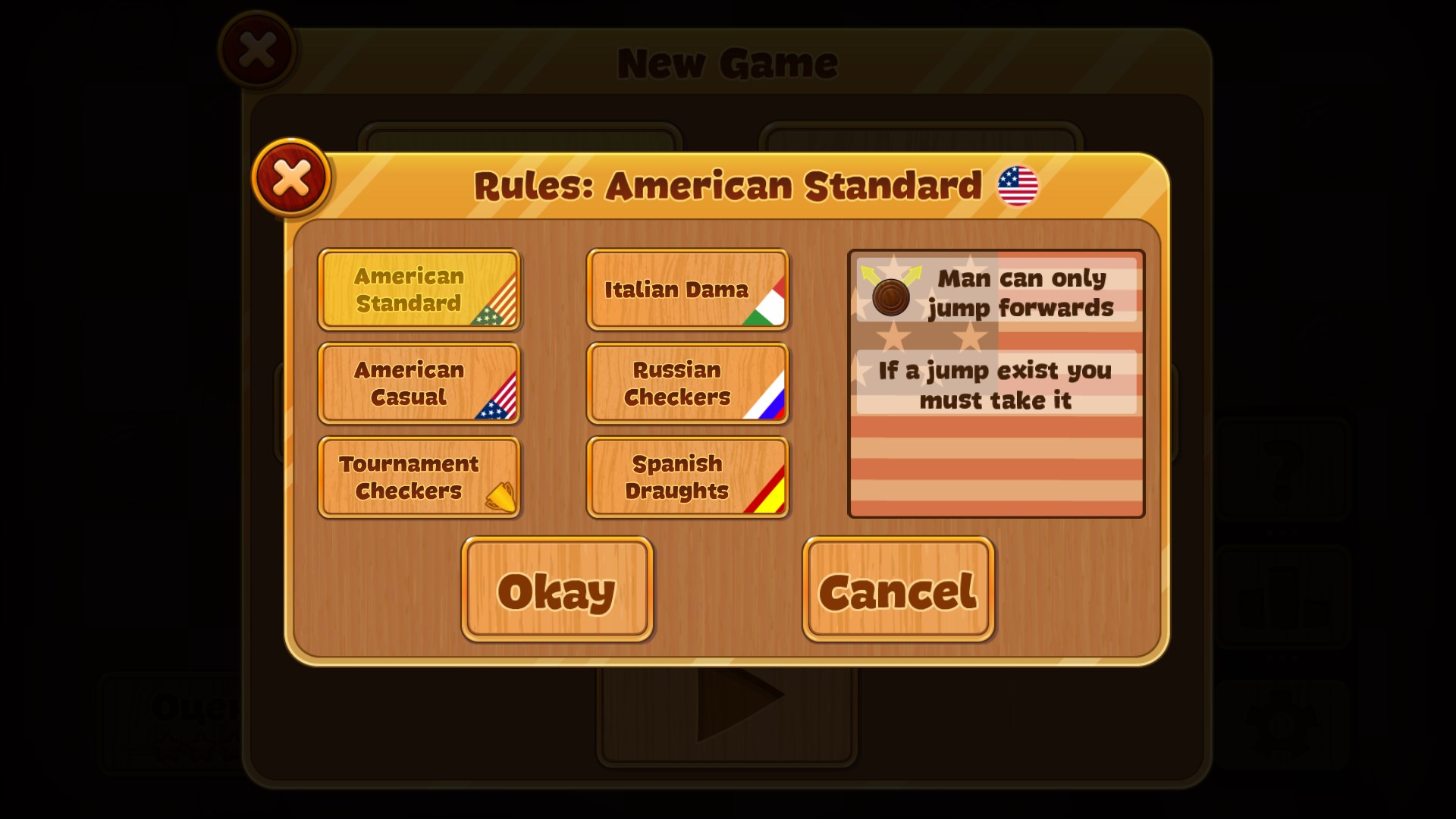Select the American Standard ruleset

[x=419, y=290]
